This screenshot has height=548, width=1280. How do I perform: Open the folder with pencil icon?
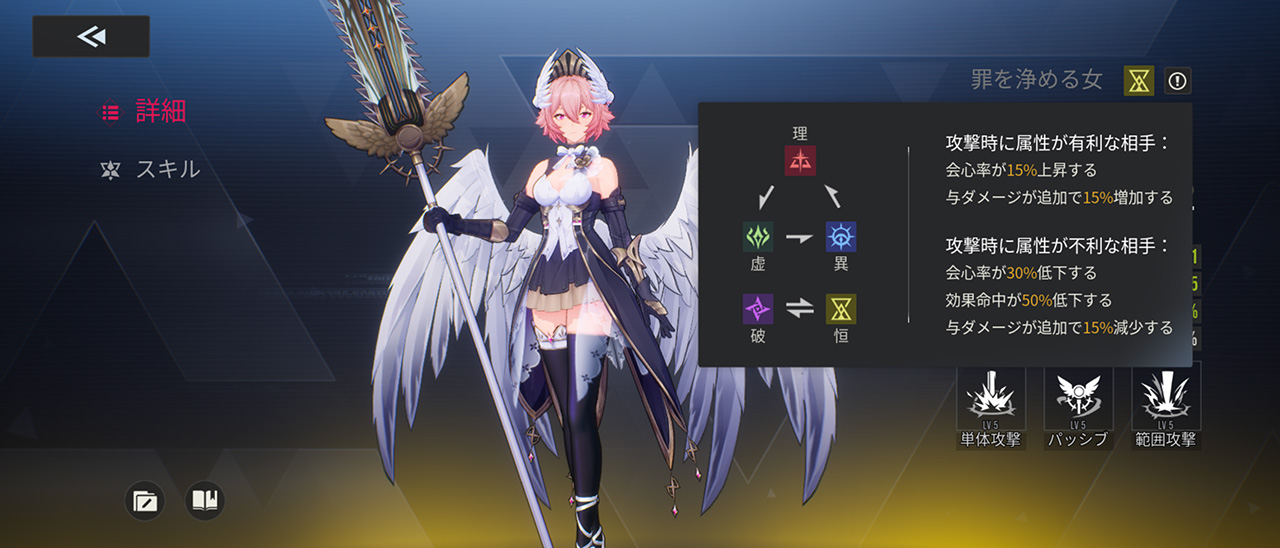(x=145, y=500)
